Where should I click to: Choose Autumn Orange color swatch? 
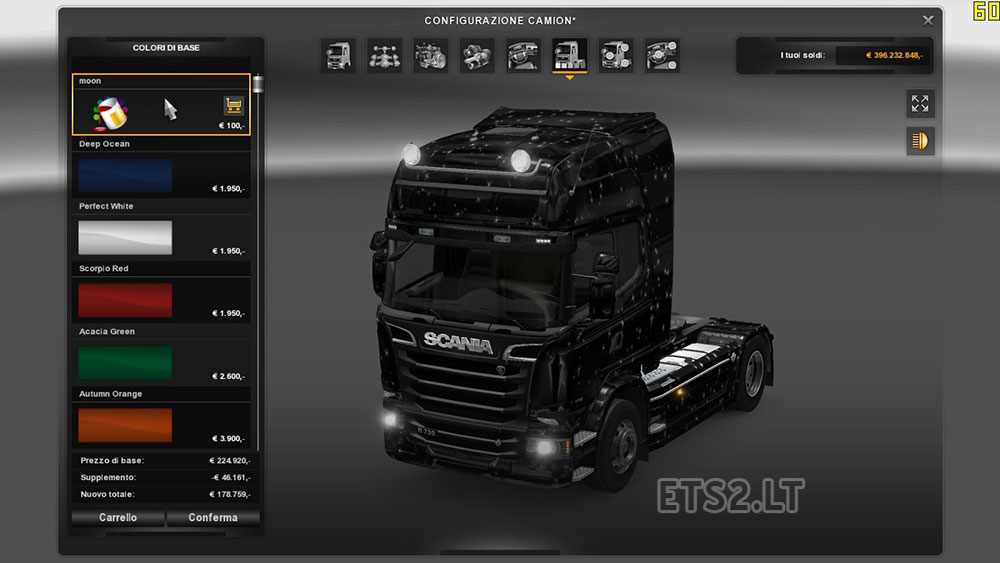(x=125, y=425)
